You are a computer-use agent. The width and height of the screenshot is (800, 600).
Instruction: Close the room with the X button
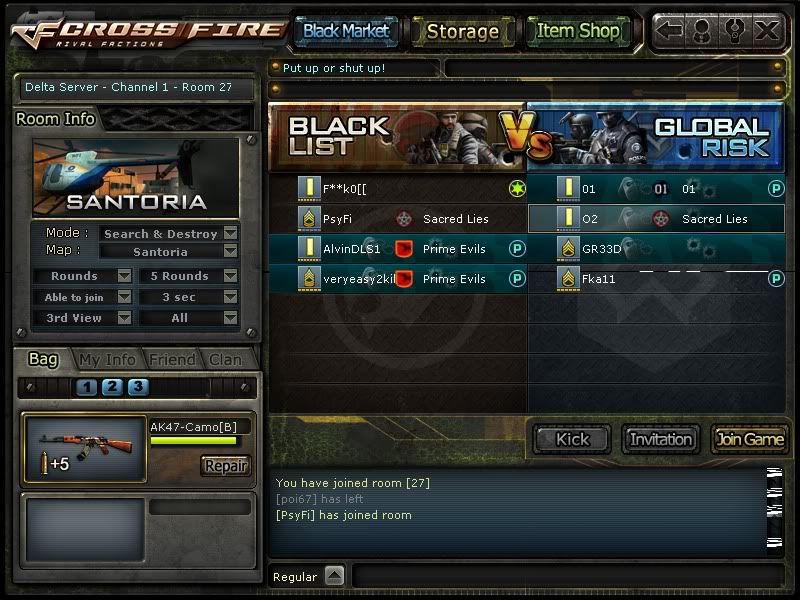tap(767, 30)
